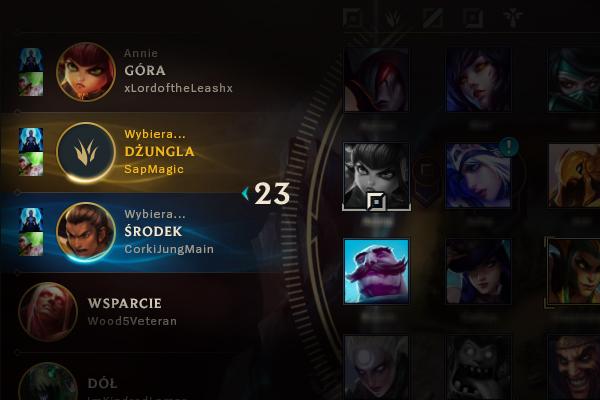Pick the golden champion portrait beside Ashe

coord(576,176)
